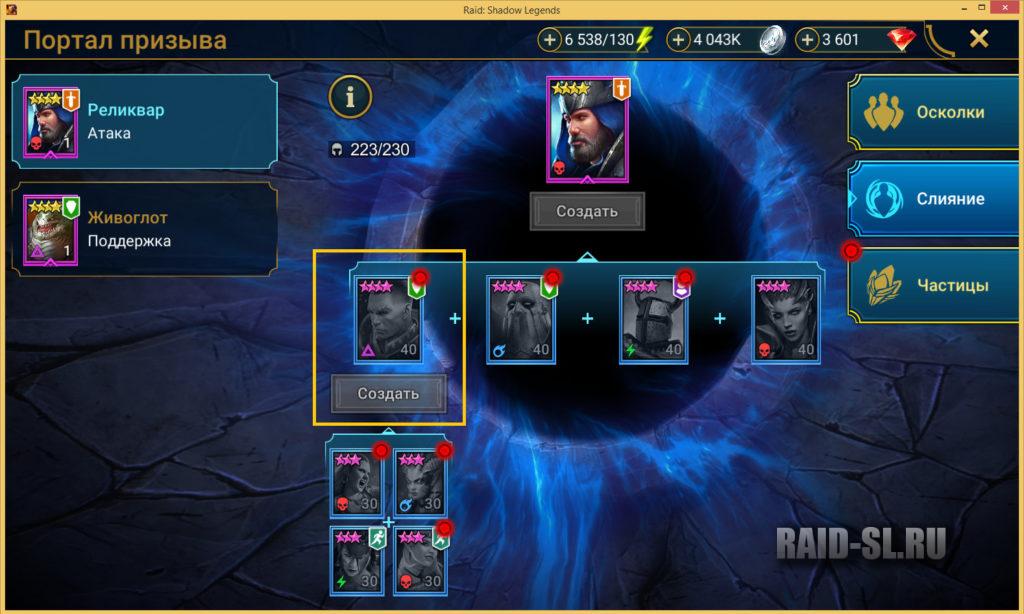The height and width of the screenshot is (614, 1024).
Task: Add more energy with the plus button
Action: (x=551, y=40)
